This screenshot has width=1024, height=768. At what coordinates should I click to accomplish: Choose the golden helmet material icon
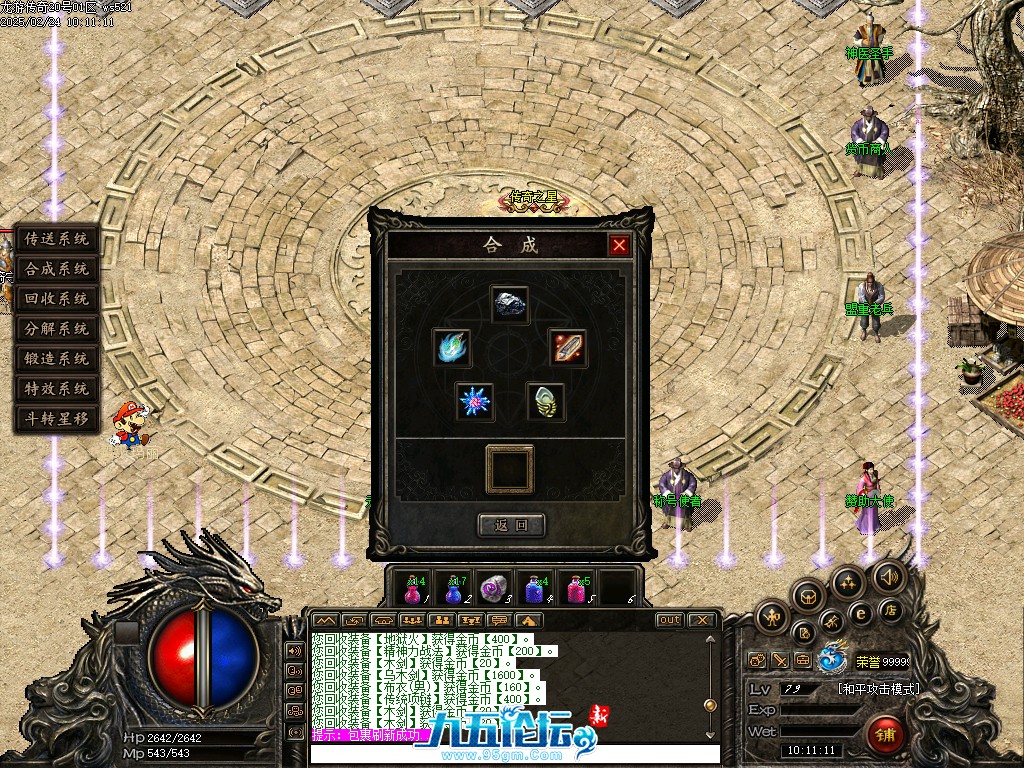pos(546,401)
